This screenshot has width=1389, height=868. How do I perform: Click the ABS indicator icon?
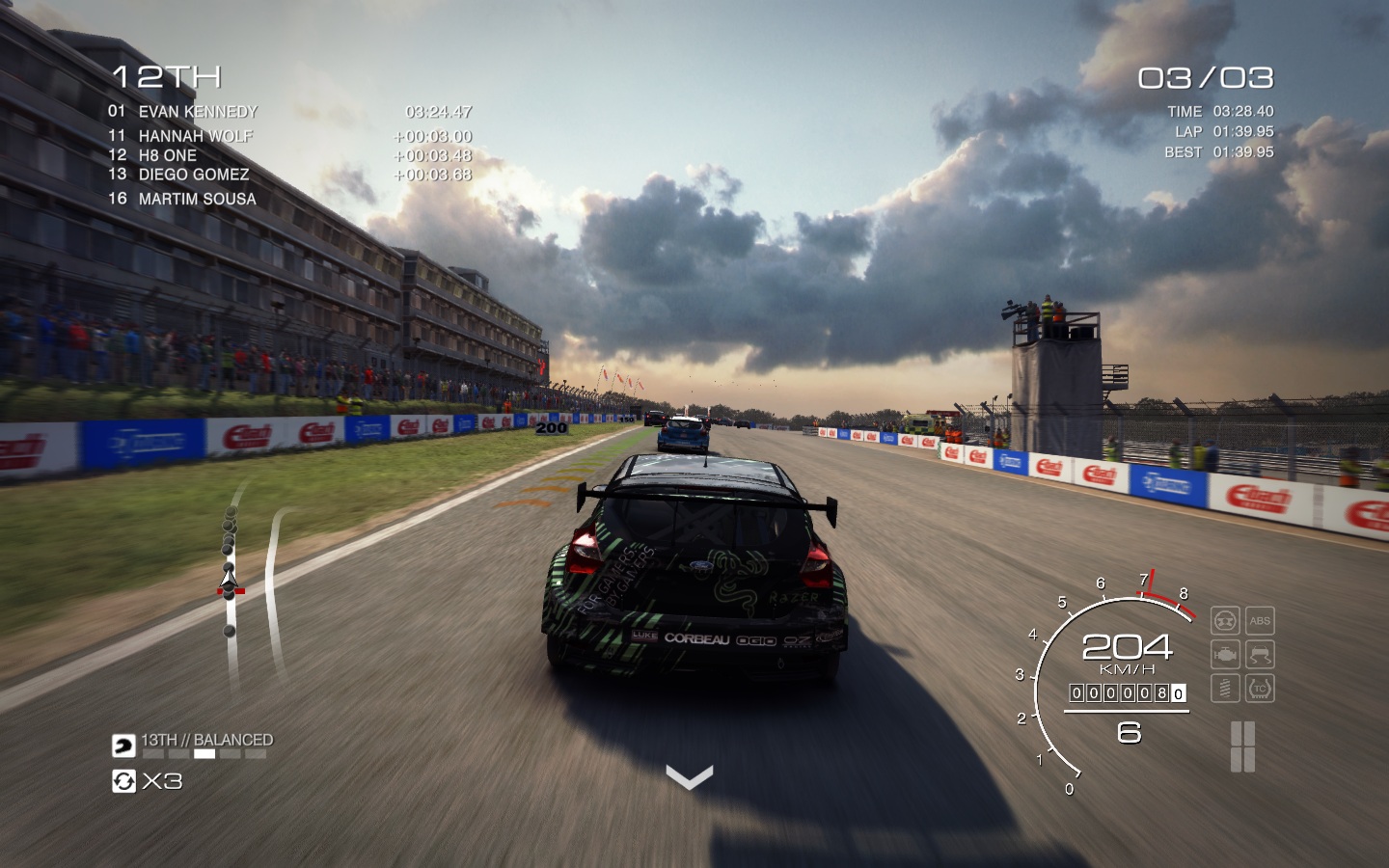[x=1260, y=620]
